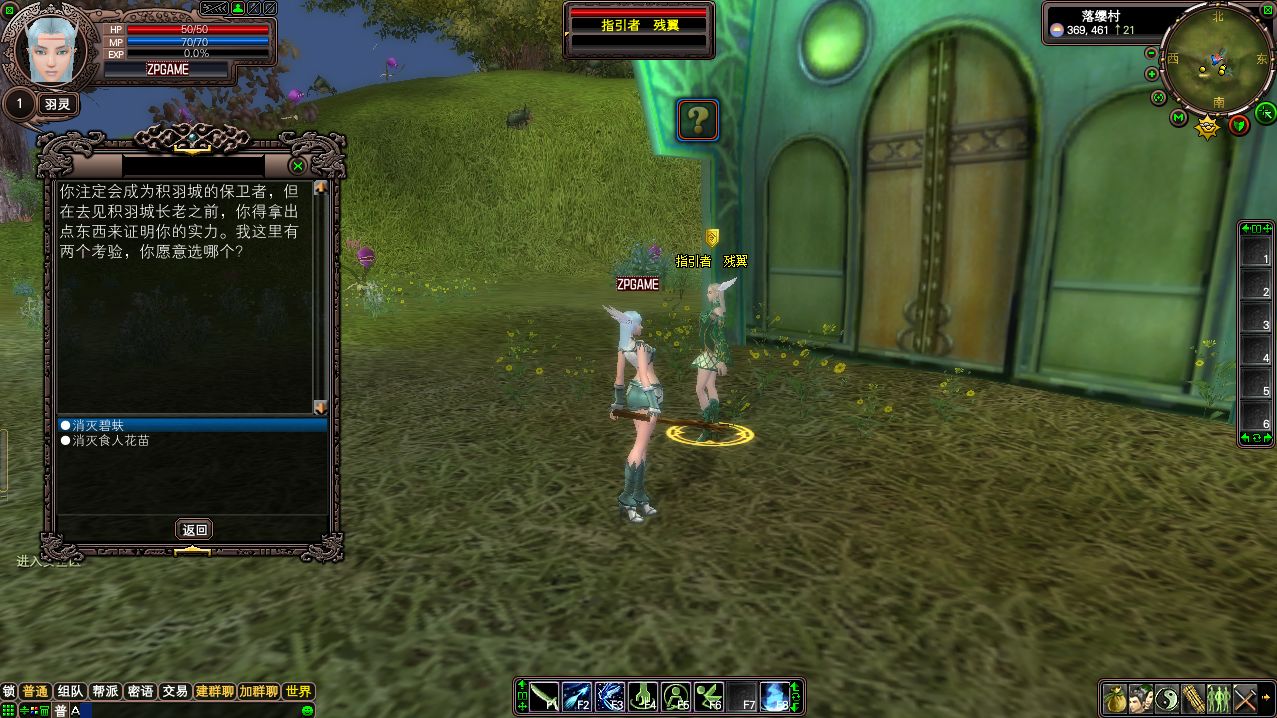1277x718 pixels.
Task: Open the yellow question mark help icon
Action: (698, 120)
